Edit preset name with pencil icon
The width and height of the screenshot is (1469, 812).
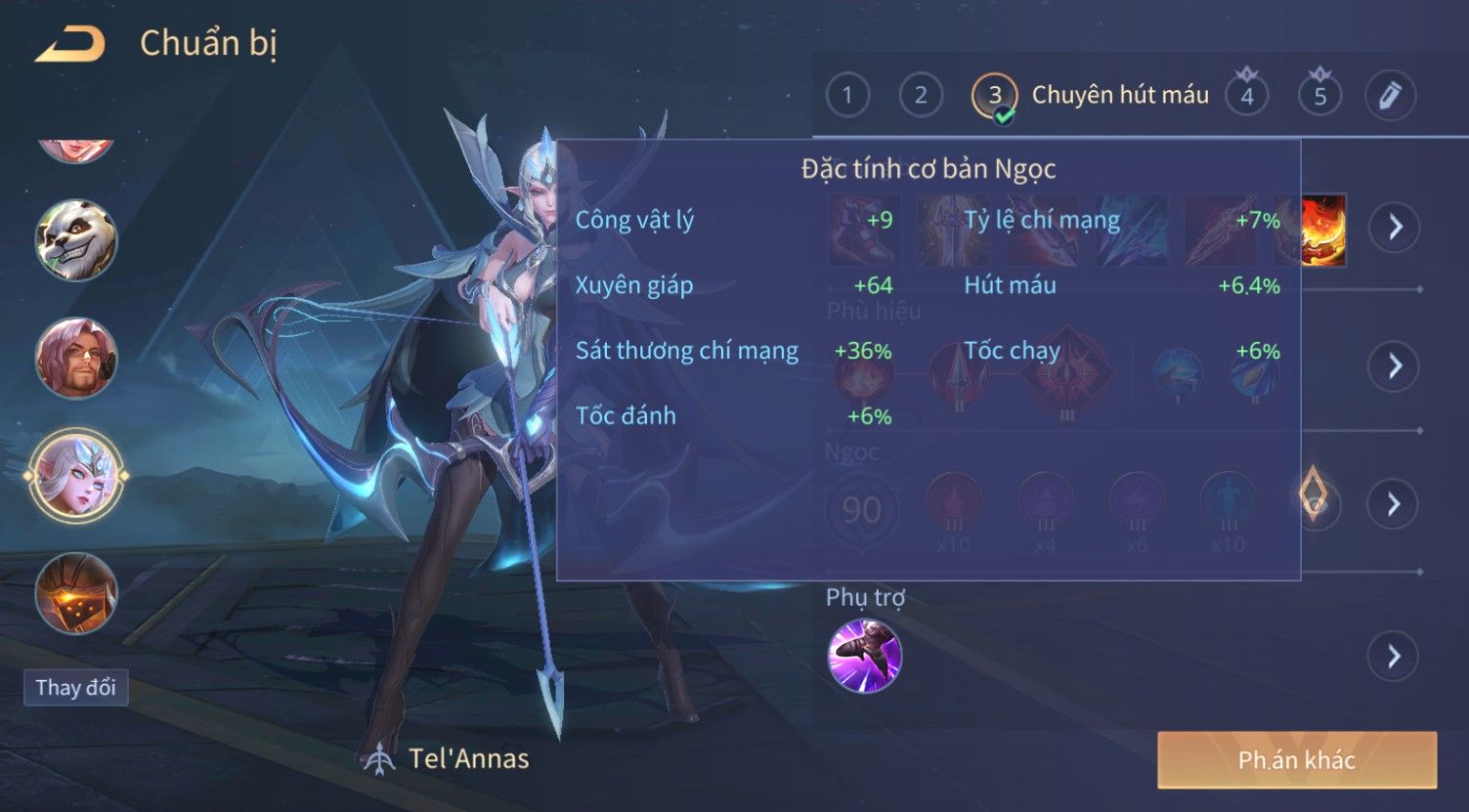click(1390, 95)
